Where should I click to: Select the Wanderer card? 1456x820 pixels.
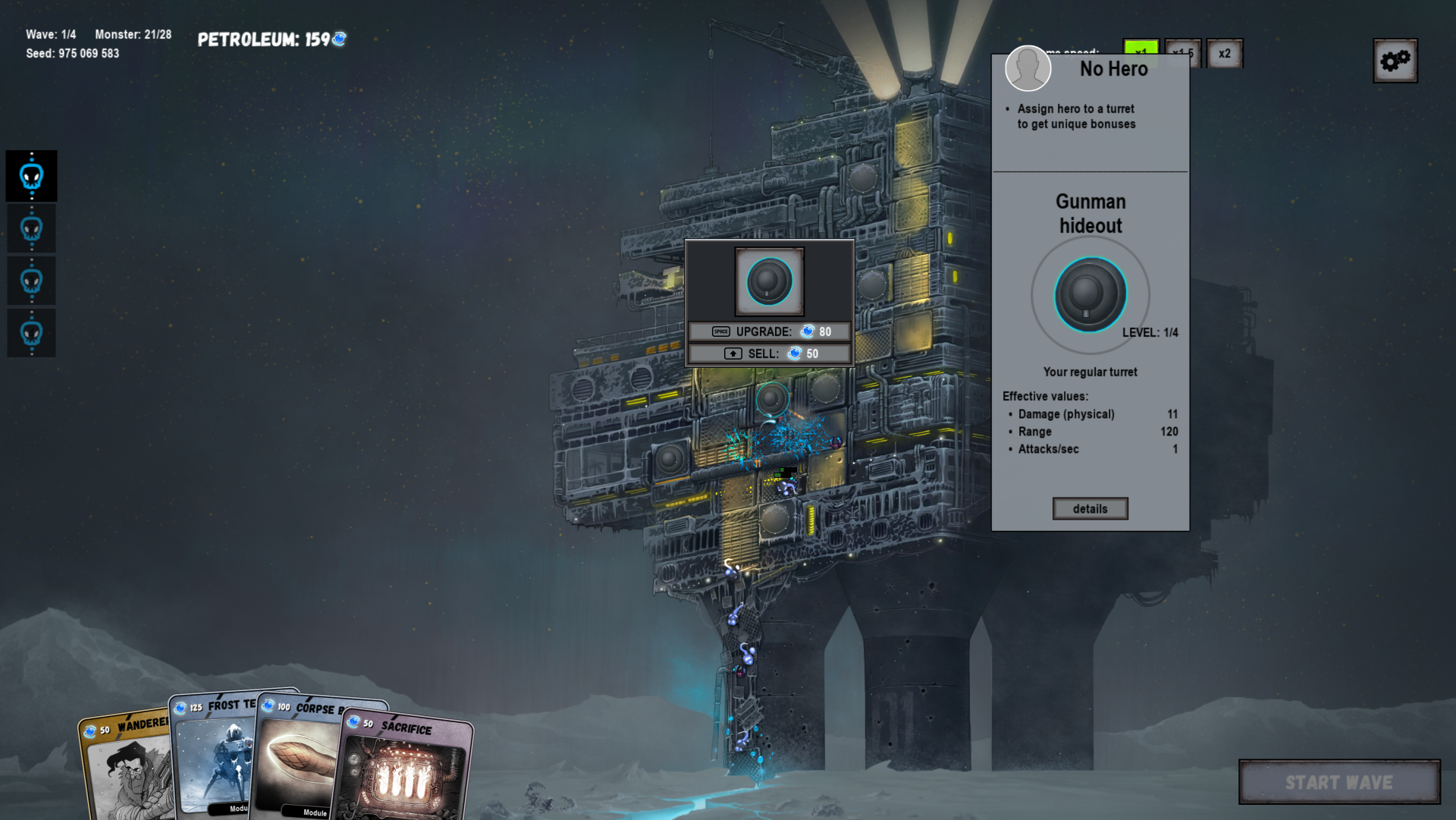[x=125, y=766]
